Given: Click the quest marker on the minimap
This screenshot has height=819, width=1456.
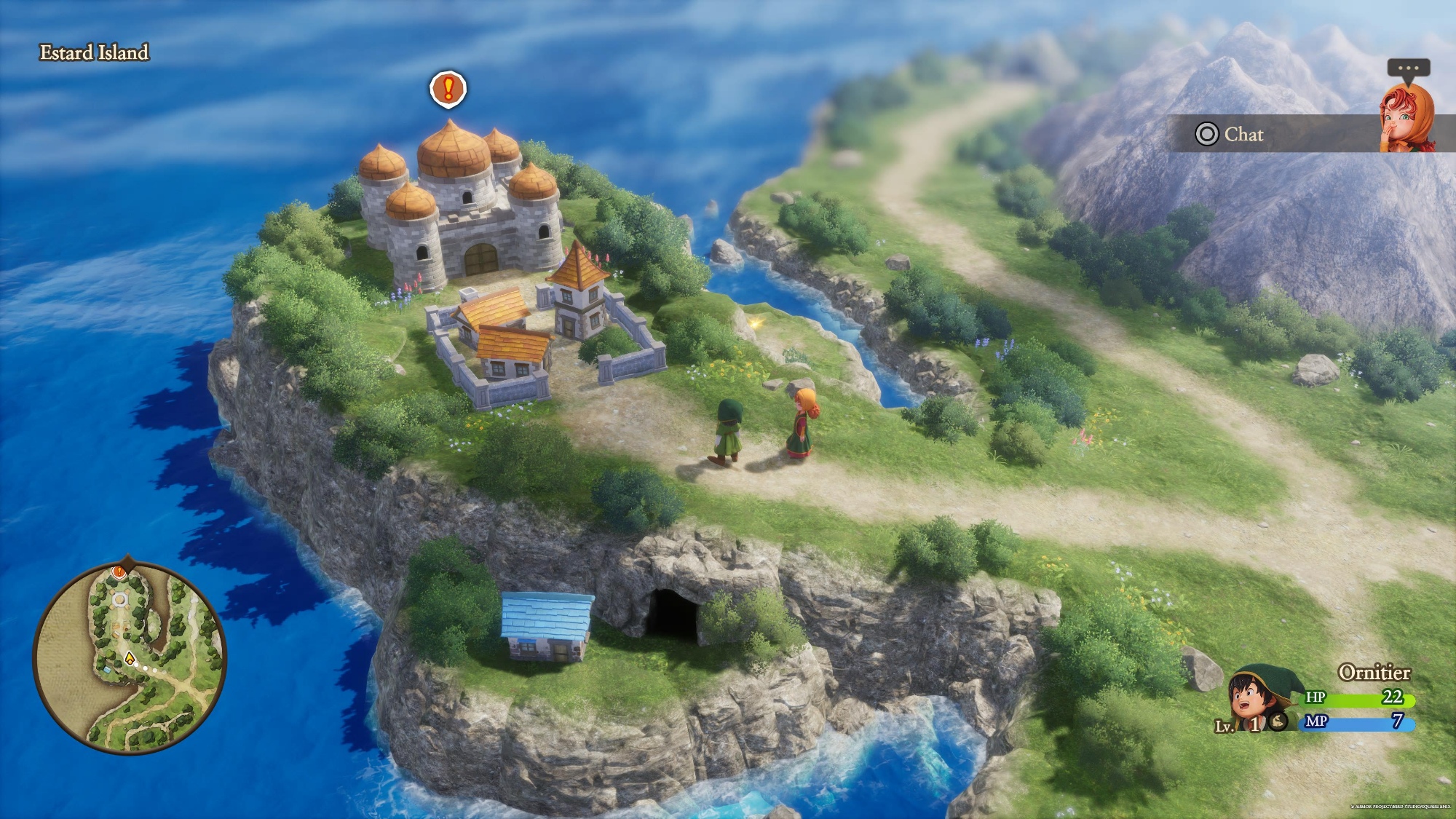Looking at the screenshot, I should pyautogui.click(x=119, y=573).
